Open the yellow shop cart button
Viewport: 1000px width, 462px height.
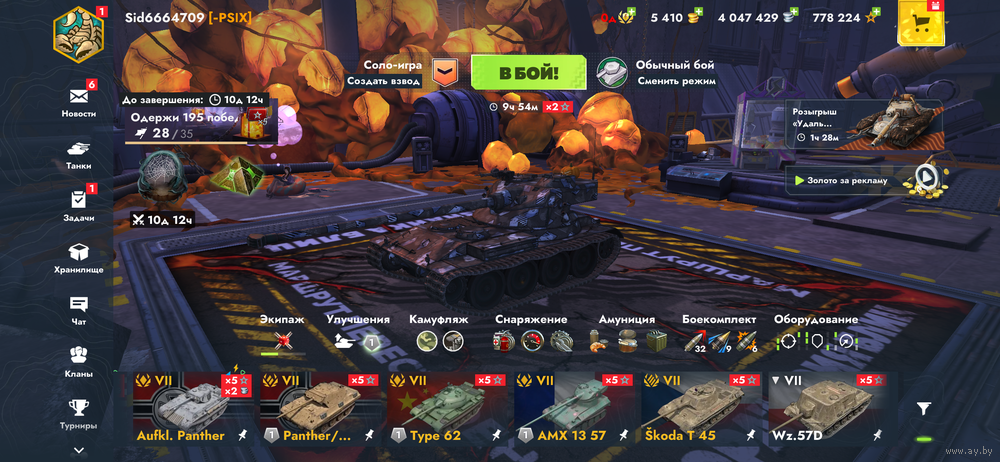pos(924,23)
